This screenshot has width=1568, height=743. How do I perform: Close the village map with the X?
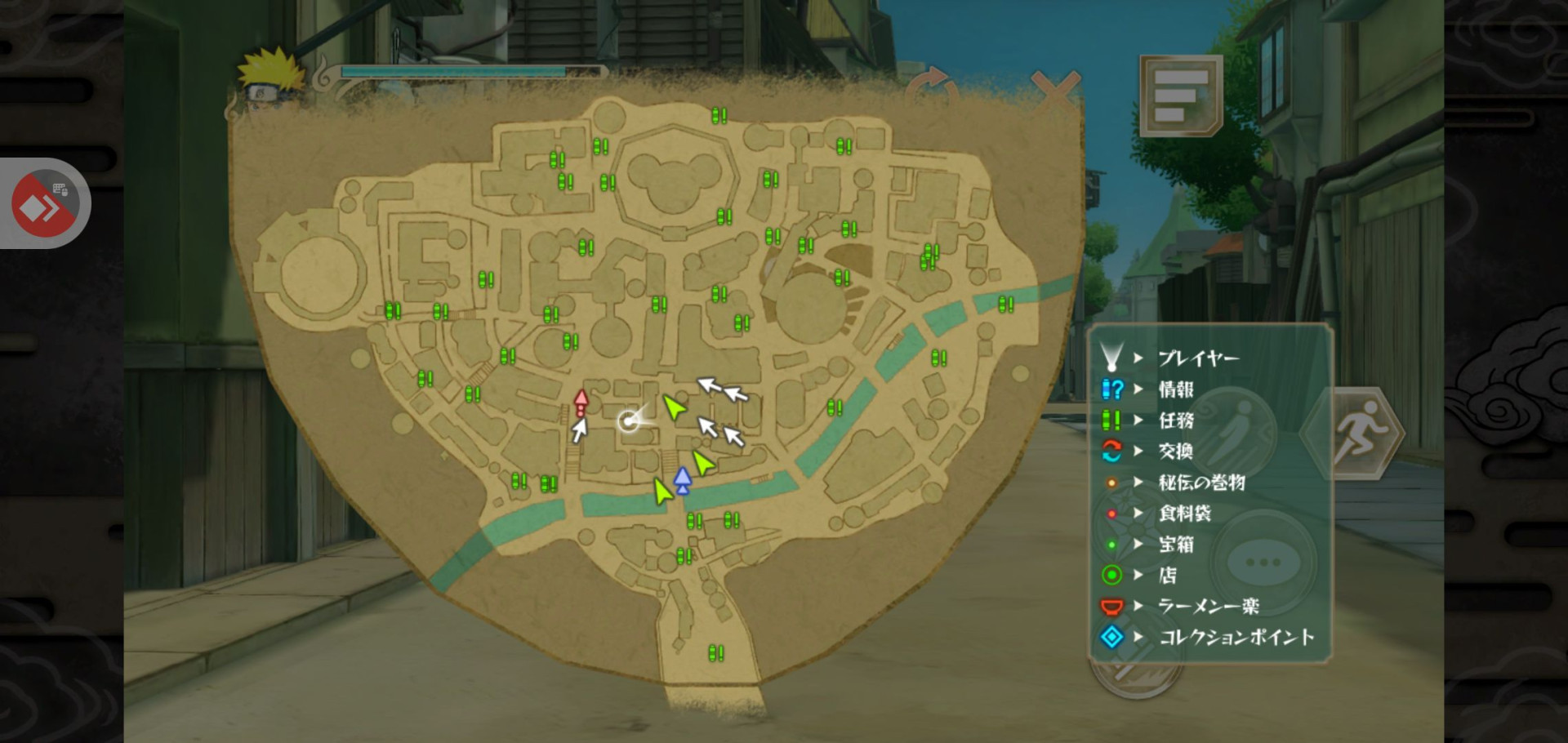pos(1055,90)
